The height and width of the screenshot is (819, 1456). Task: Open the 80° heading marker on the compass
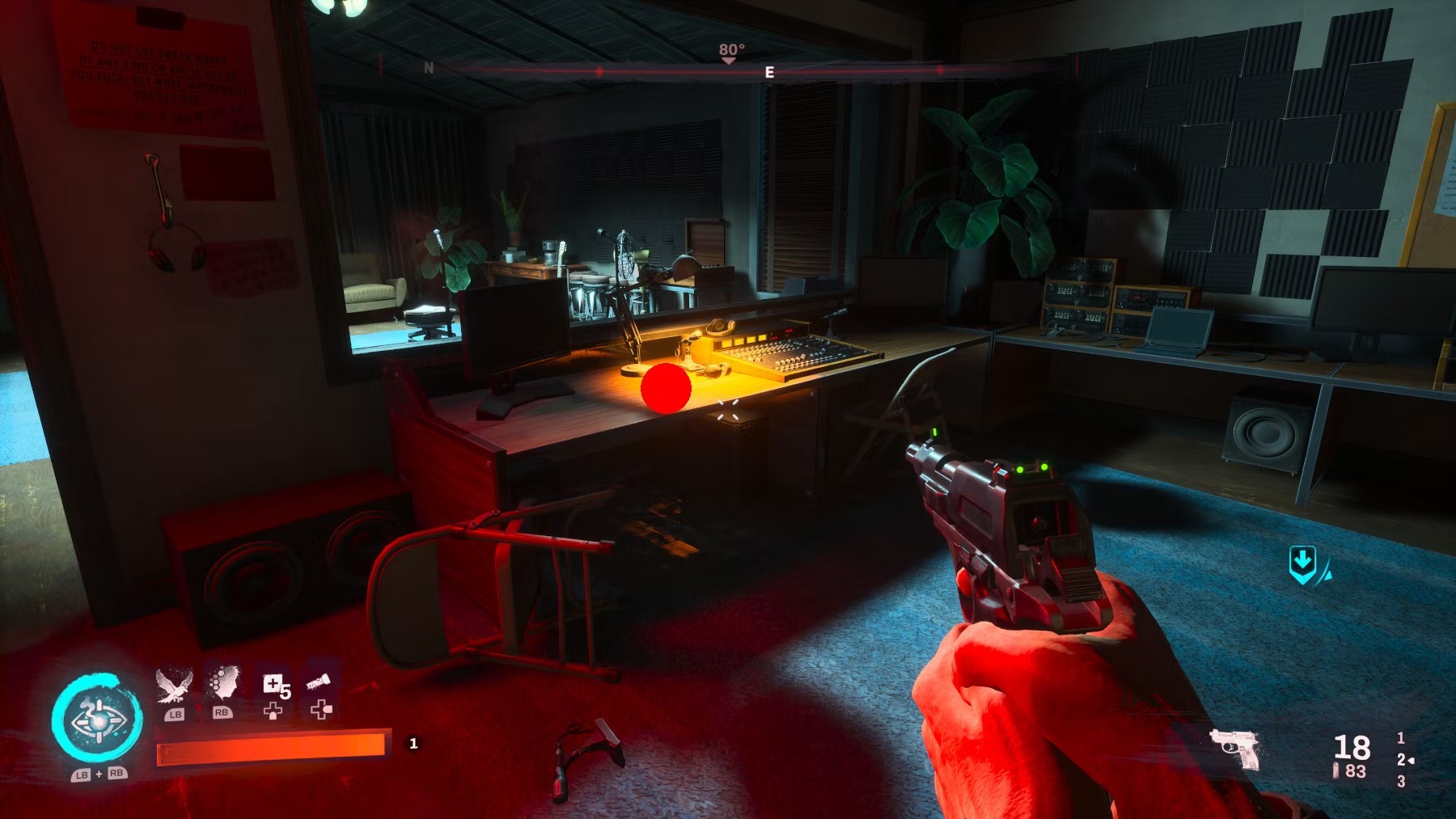[x=730, y=50]
